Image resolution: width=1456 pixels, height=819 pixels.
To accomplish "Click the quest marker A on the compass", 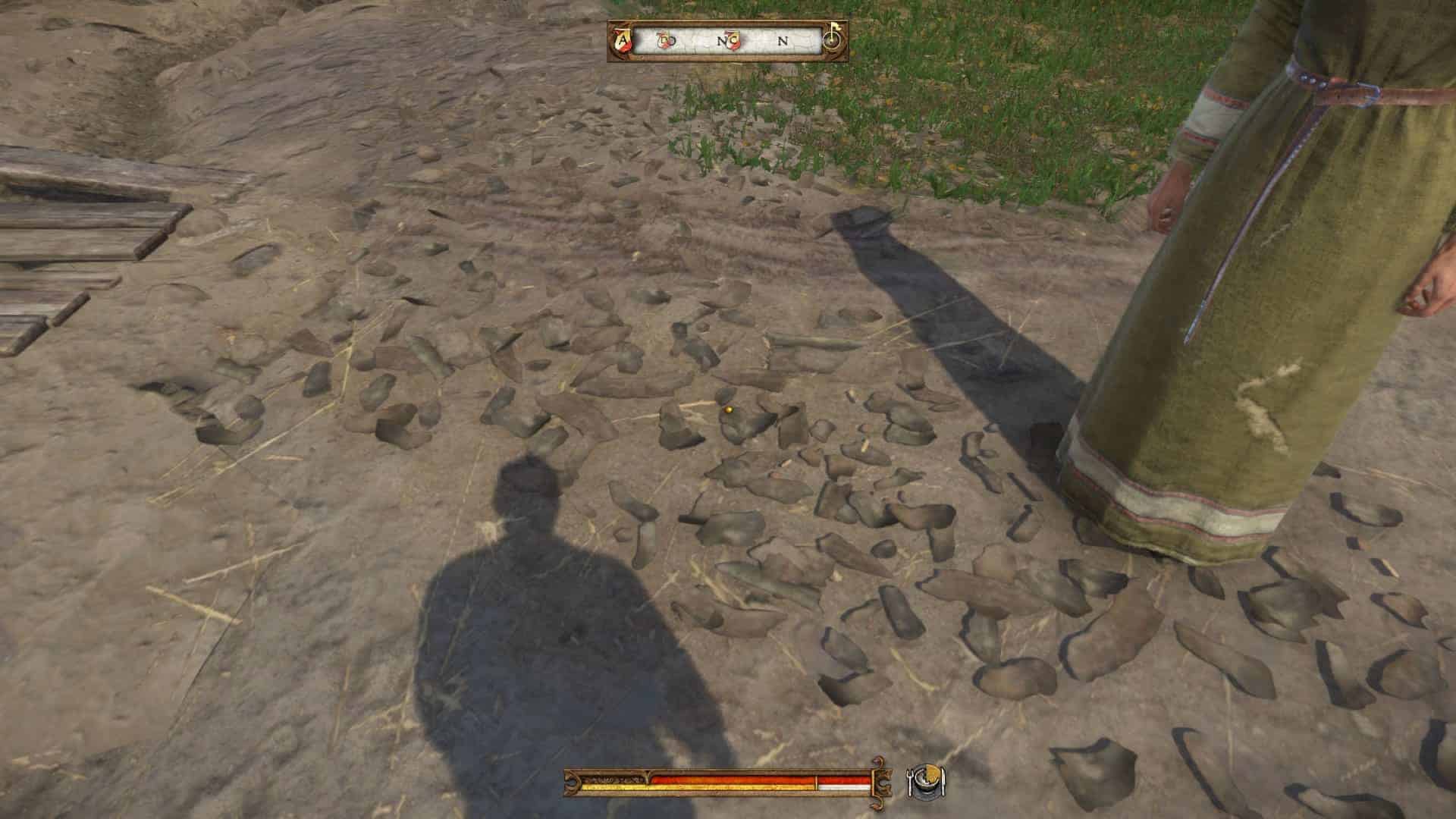I will [x=623, y=40].
